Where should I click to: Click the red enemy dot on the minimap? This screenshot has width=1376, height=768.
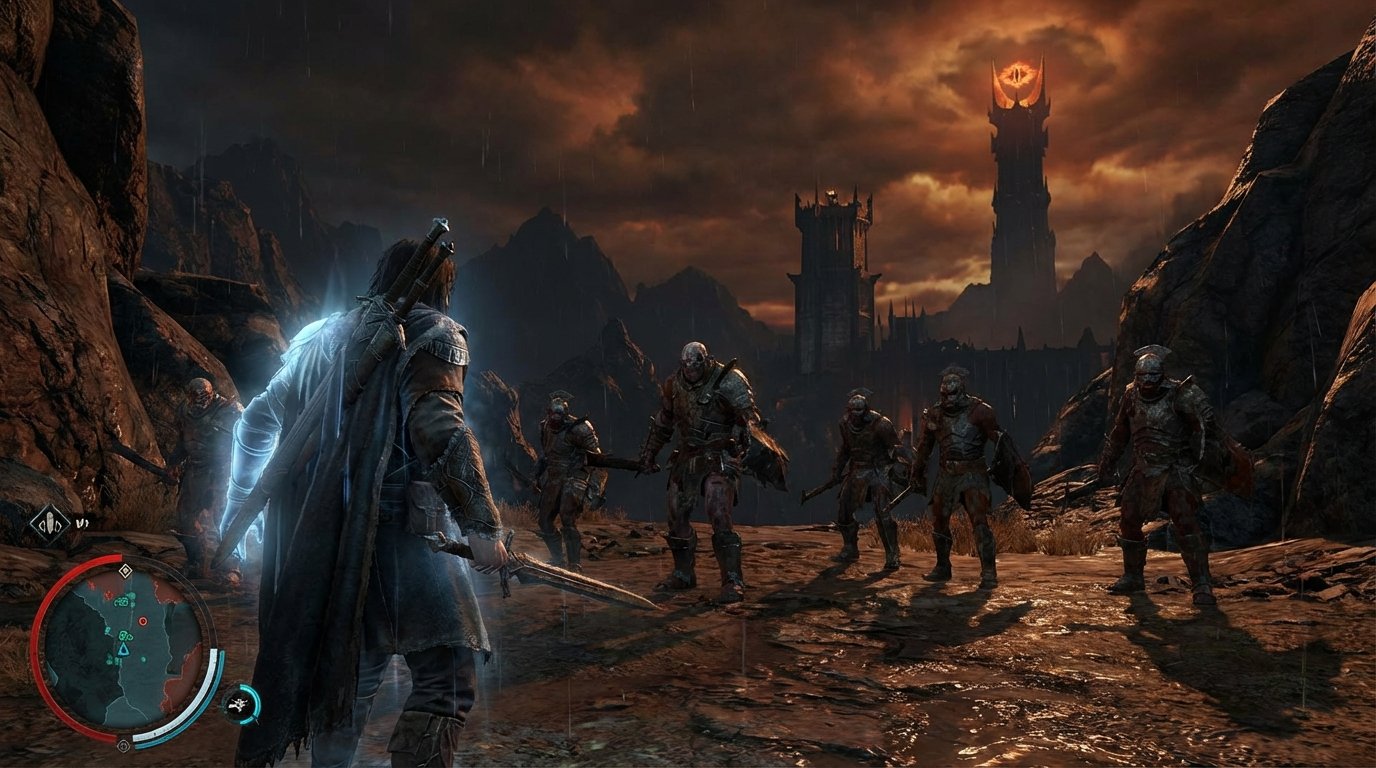point(142,620)
